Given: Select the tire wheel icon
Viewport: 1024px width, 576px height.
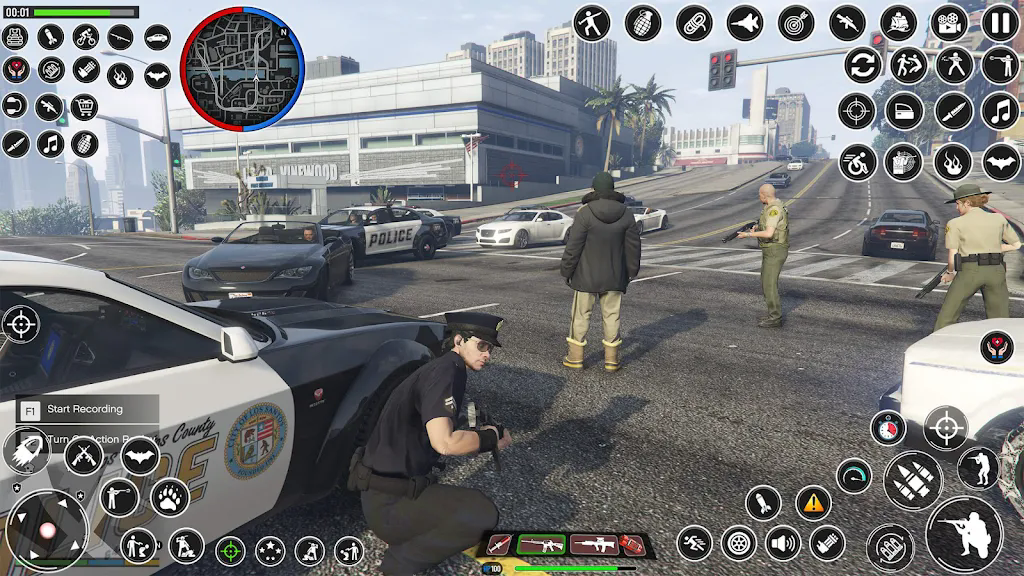Looking at the screenshot, I should pyautogui.click(x=739, y=544).
